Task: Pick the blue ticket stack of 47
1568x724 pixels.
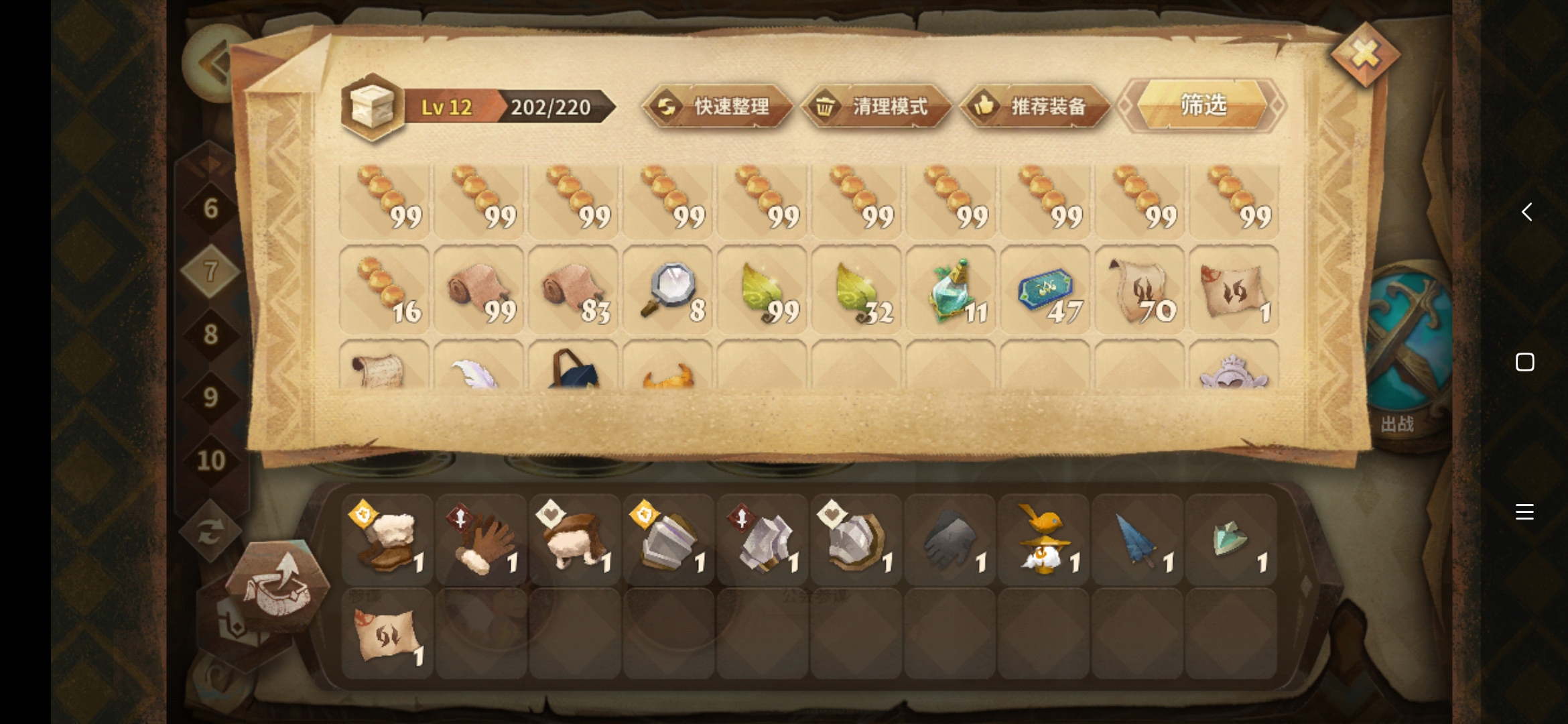Action: [x=1045, y=290]
